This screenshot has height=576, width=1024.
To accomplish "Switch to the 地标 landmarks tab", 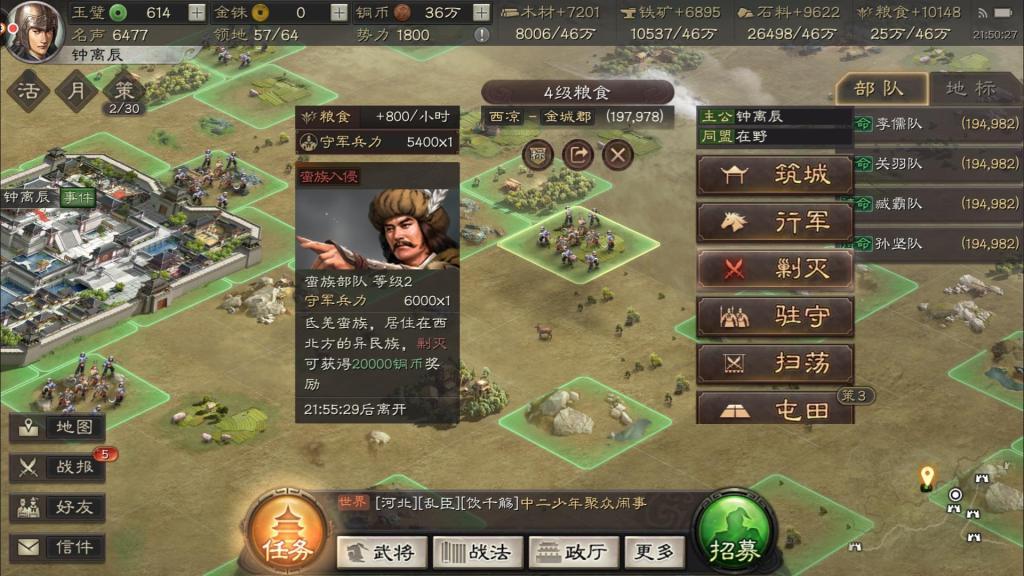I will tap(971, 88).
